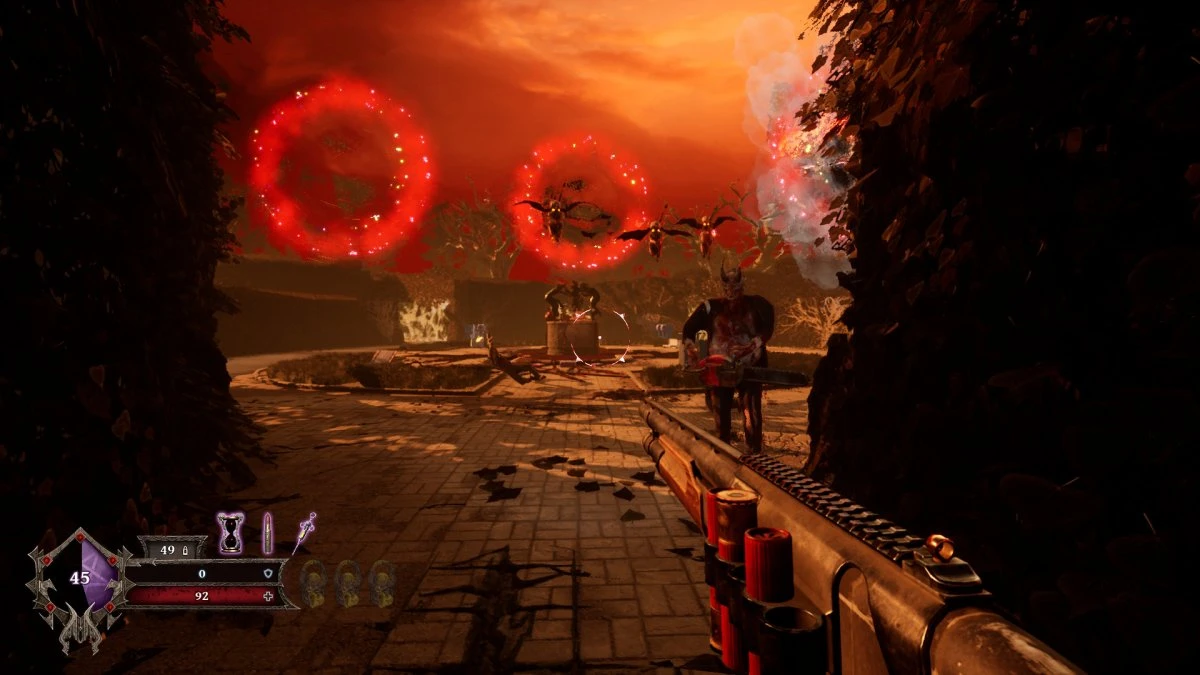Activate the hourglass time power icon
This screenshot has width=1200, height=675.
[x=231, y=533]
